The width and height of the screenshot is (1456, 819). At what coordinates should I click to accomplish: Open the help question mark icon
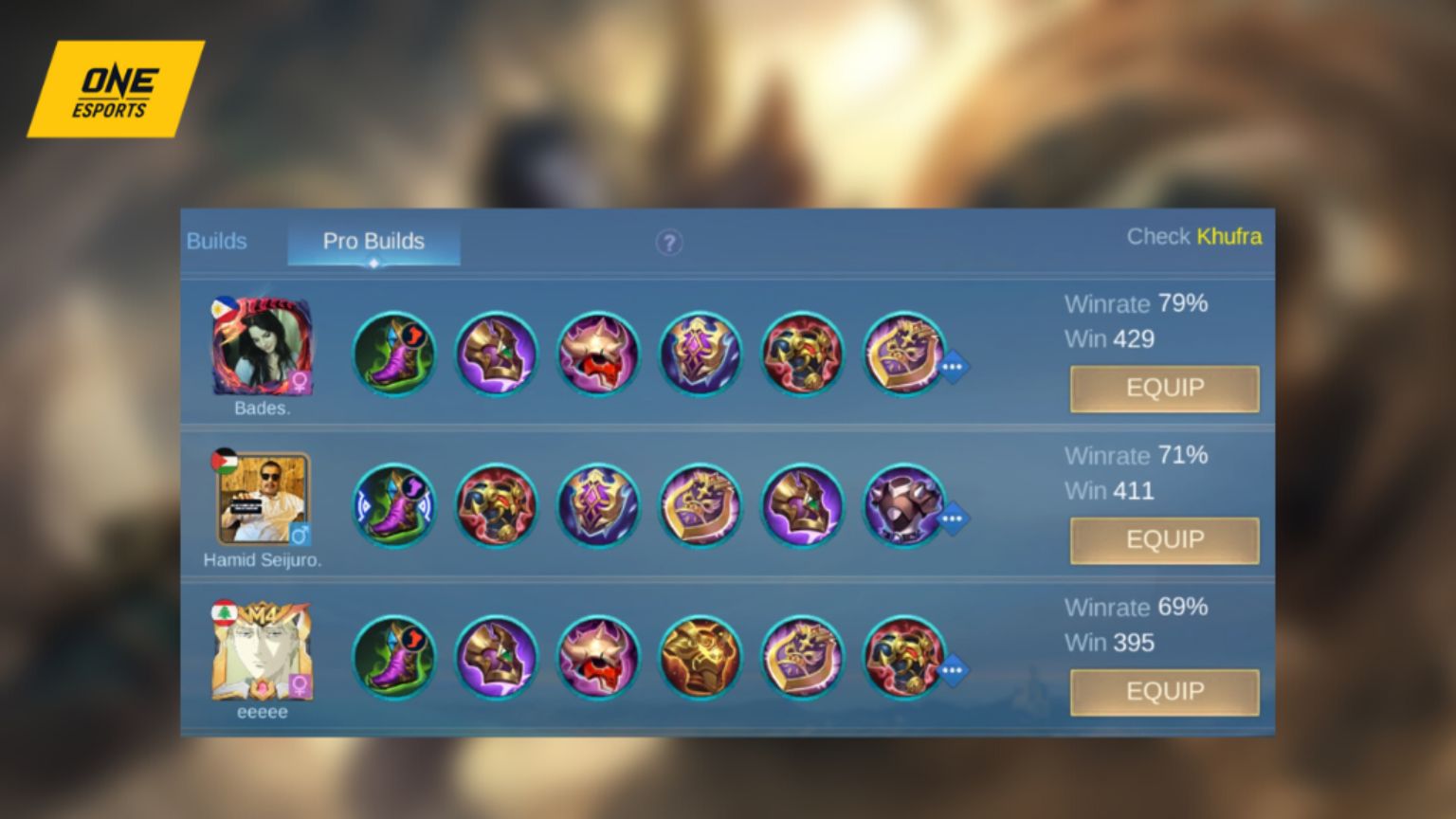(670, 244)
